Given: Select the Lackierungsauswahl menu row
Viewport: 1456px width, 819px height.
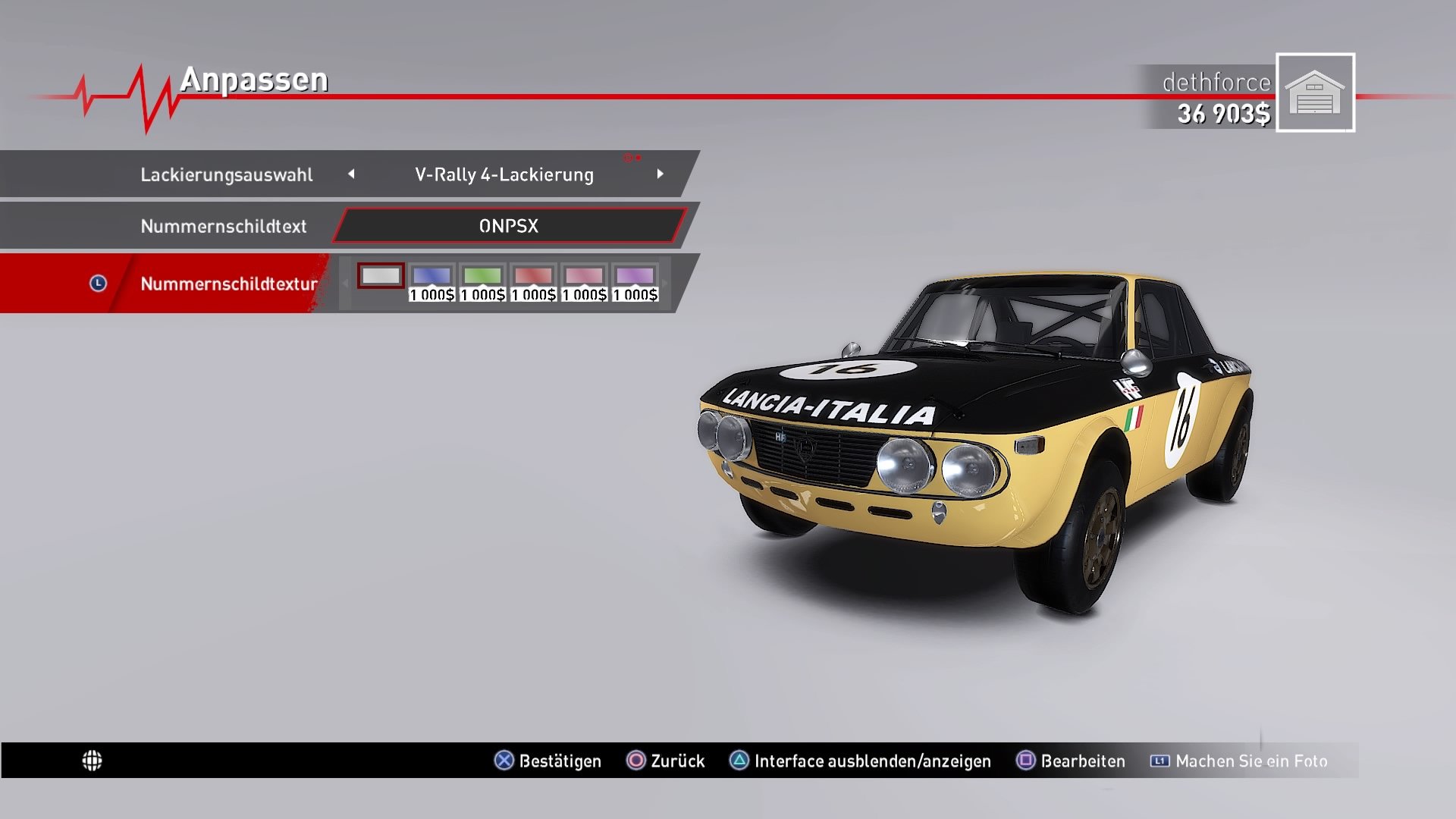Looking at the screenshot, I should (x=227, y=174).
